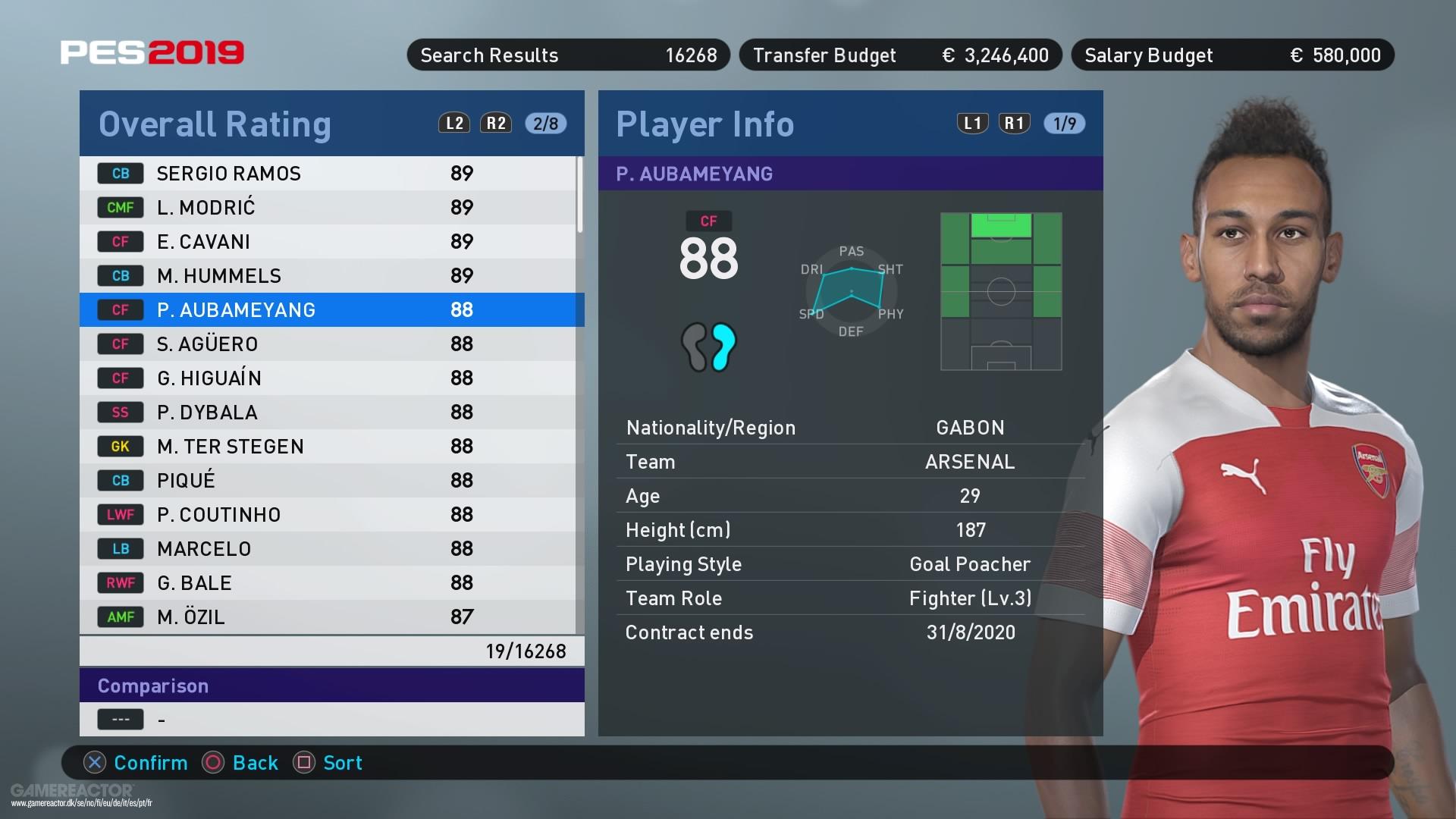The height and width of the screenshot is (819, 1456).
Task: Select the CB position icon beside Sergio Ramos
Action: coord(121,173)
